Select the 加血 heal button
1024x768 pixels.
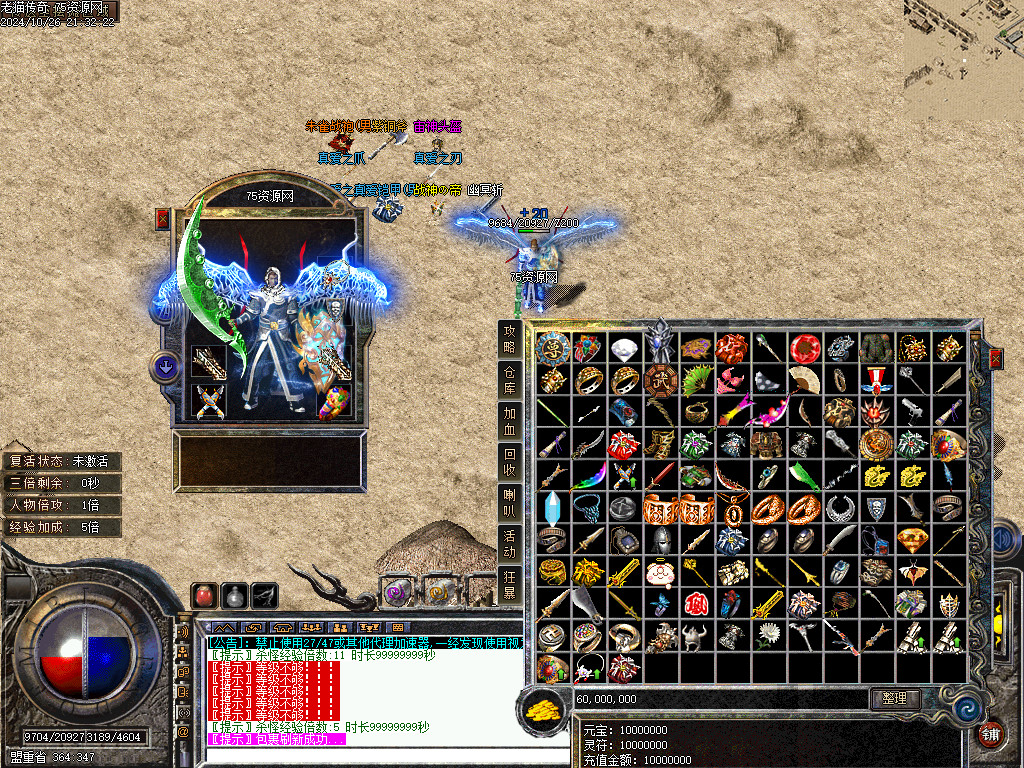510,421
